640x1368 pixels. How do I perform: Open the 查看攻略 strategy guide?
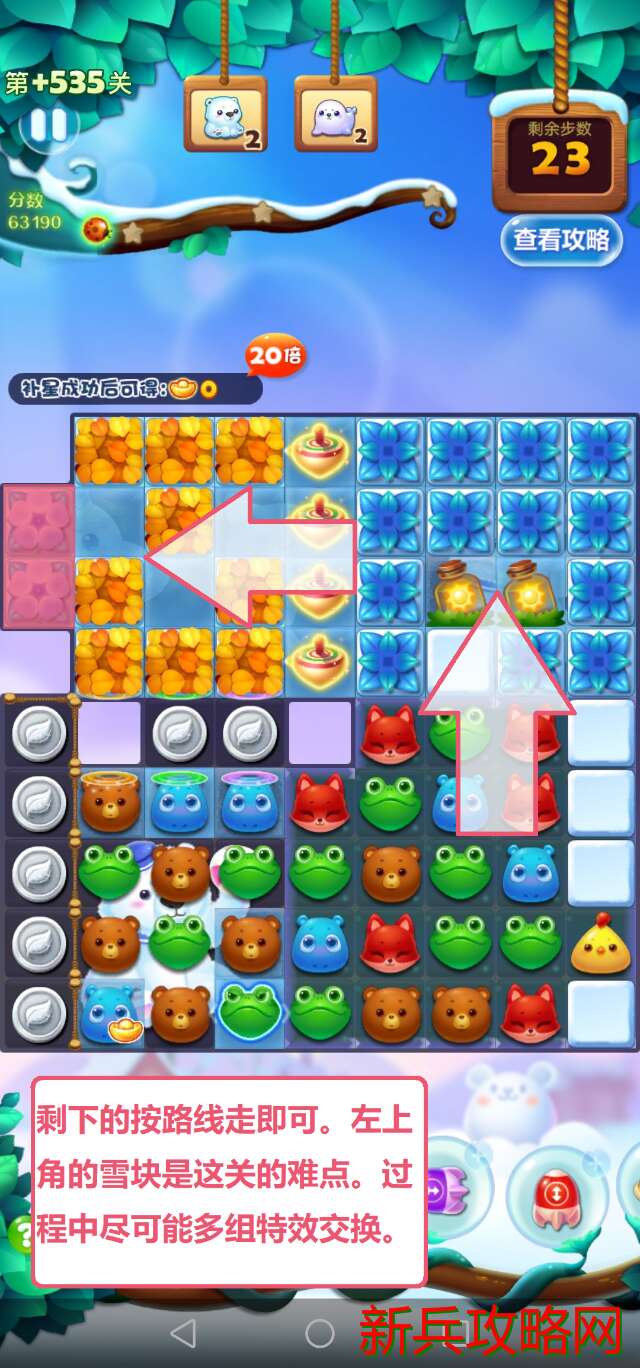pyautogui.click(x=561, y=240)
